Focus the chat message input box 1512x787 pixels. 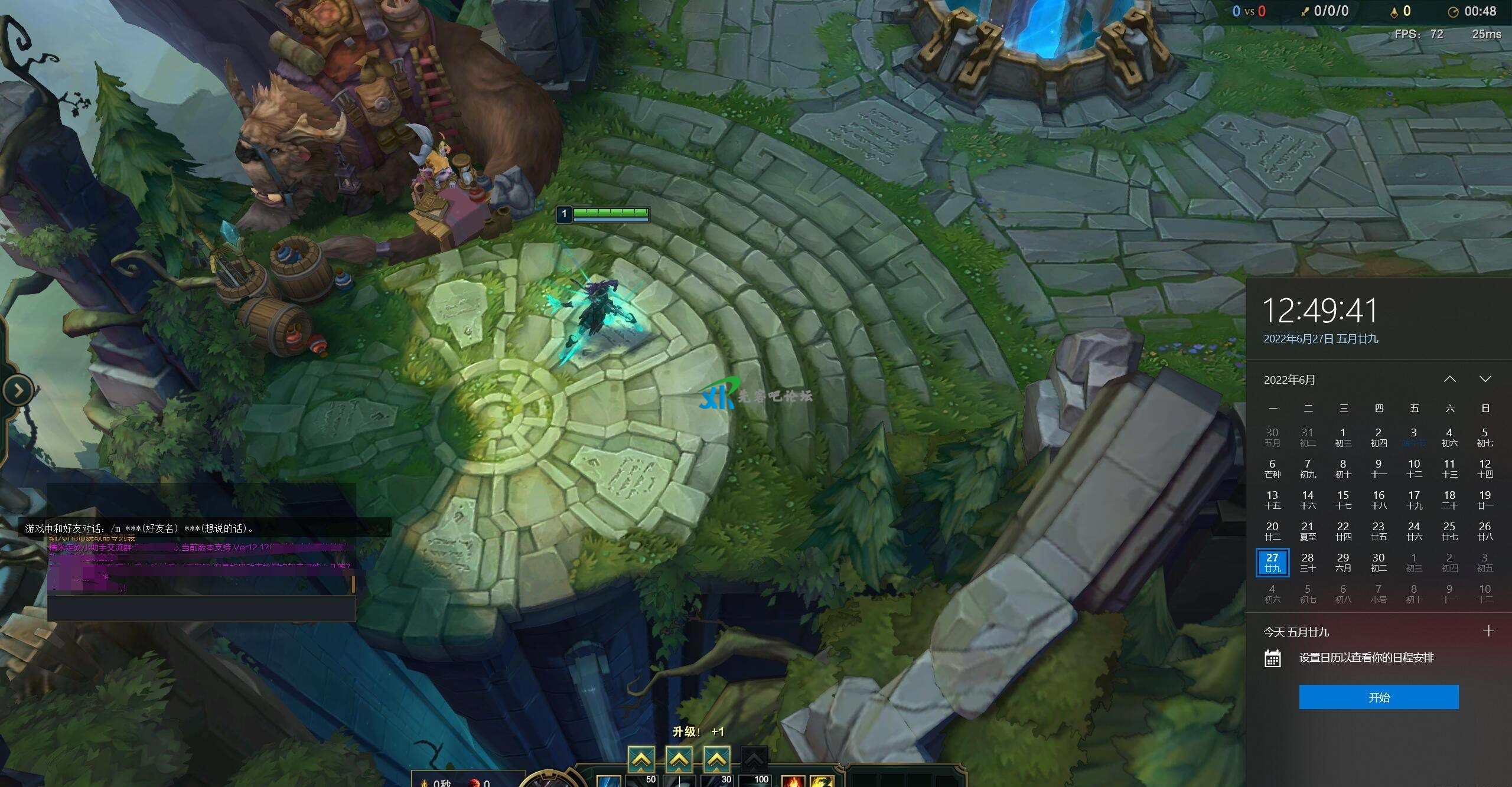tap(201, 608)
